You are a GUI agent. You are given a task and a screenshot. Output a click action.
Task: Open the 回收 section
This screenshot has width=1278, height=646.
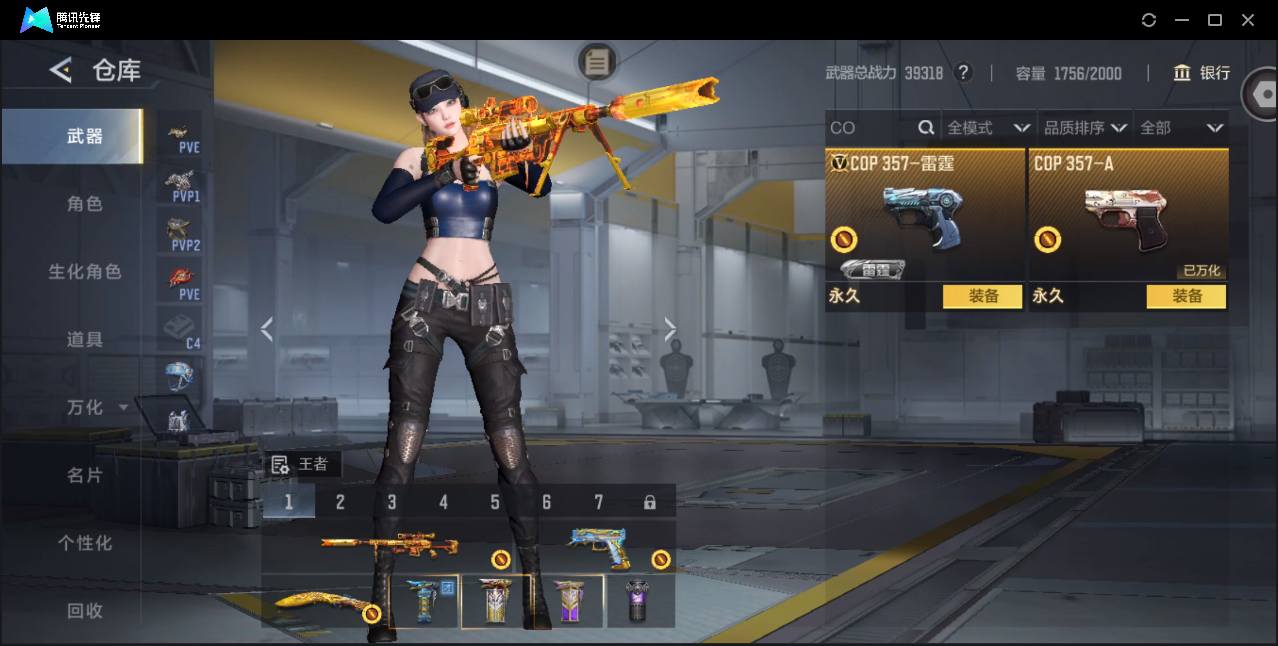84,610
